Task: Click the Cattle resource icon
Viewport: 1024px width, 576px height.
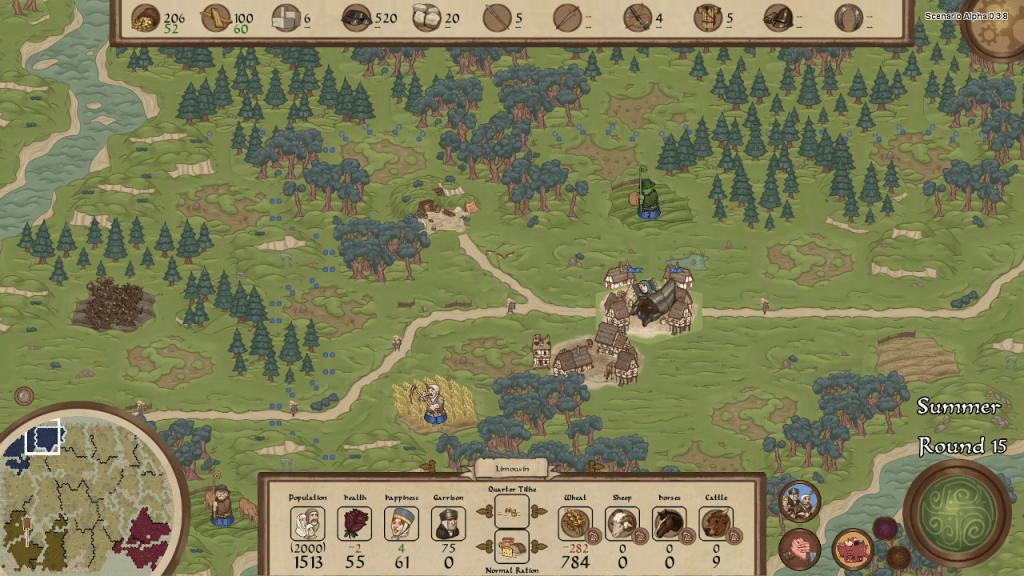Action: coord(715,523)
